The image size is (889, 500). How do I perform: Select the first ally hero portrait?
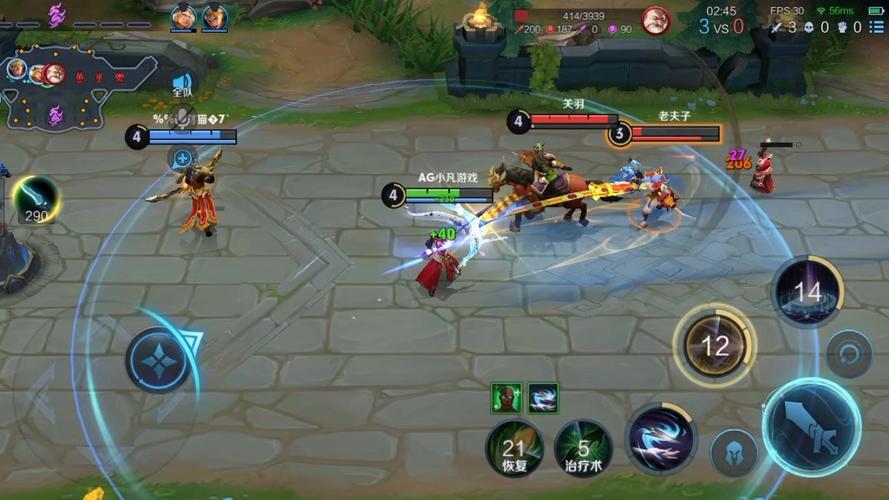tap(184, 17)
